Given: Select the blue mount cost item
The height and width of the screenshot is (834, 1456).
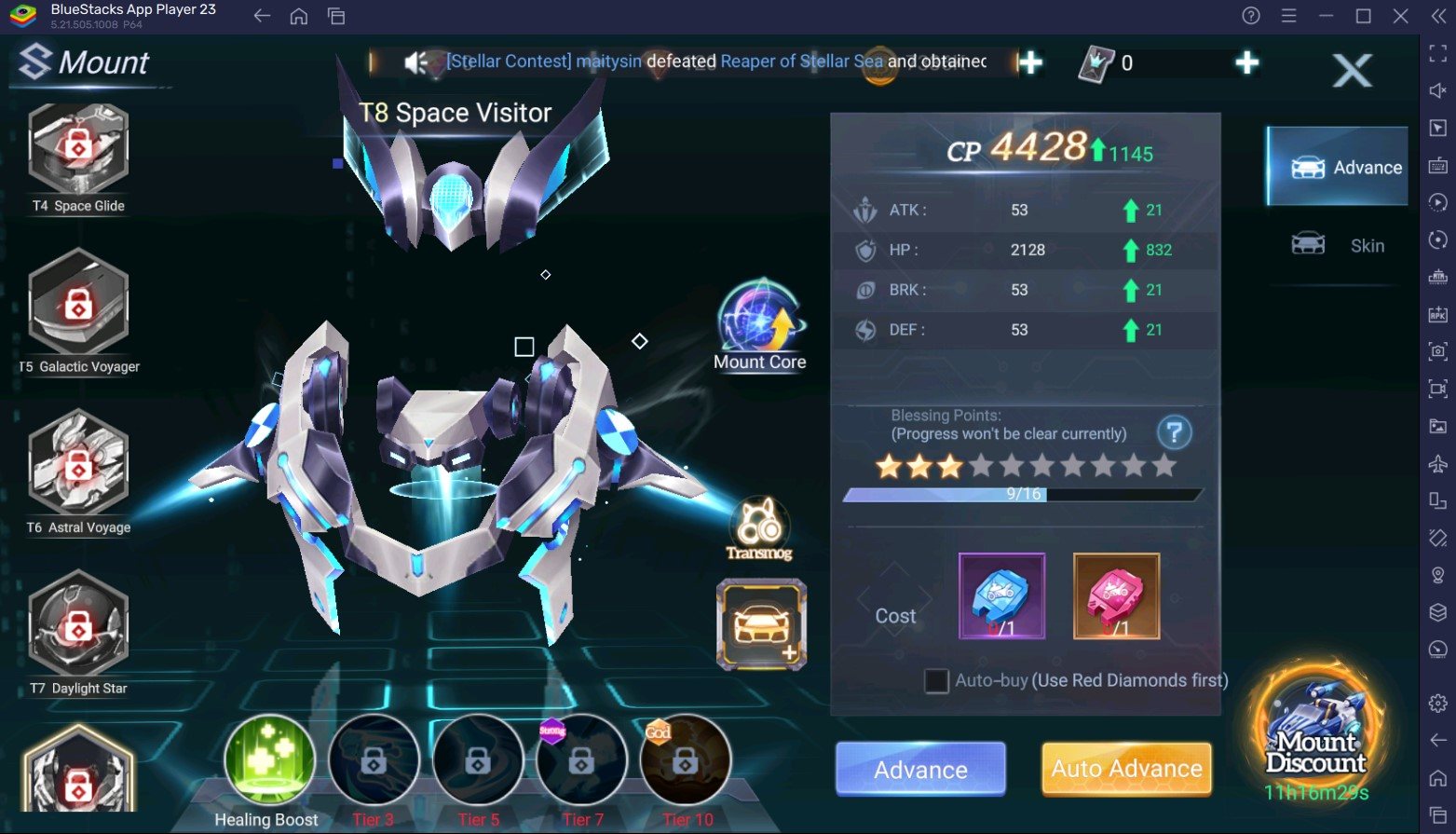Looking at the screenshot, I should click(x=1001, y=596).
